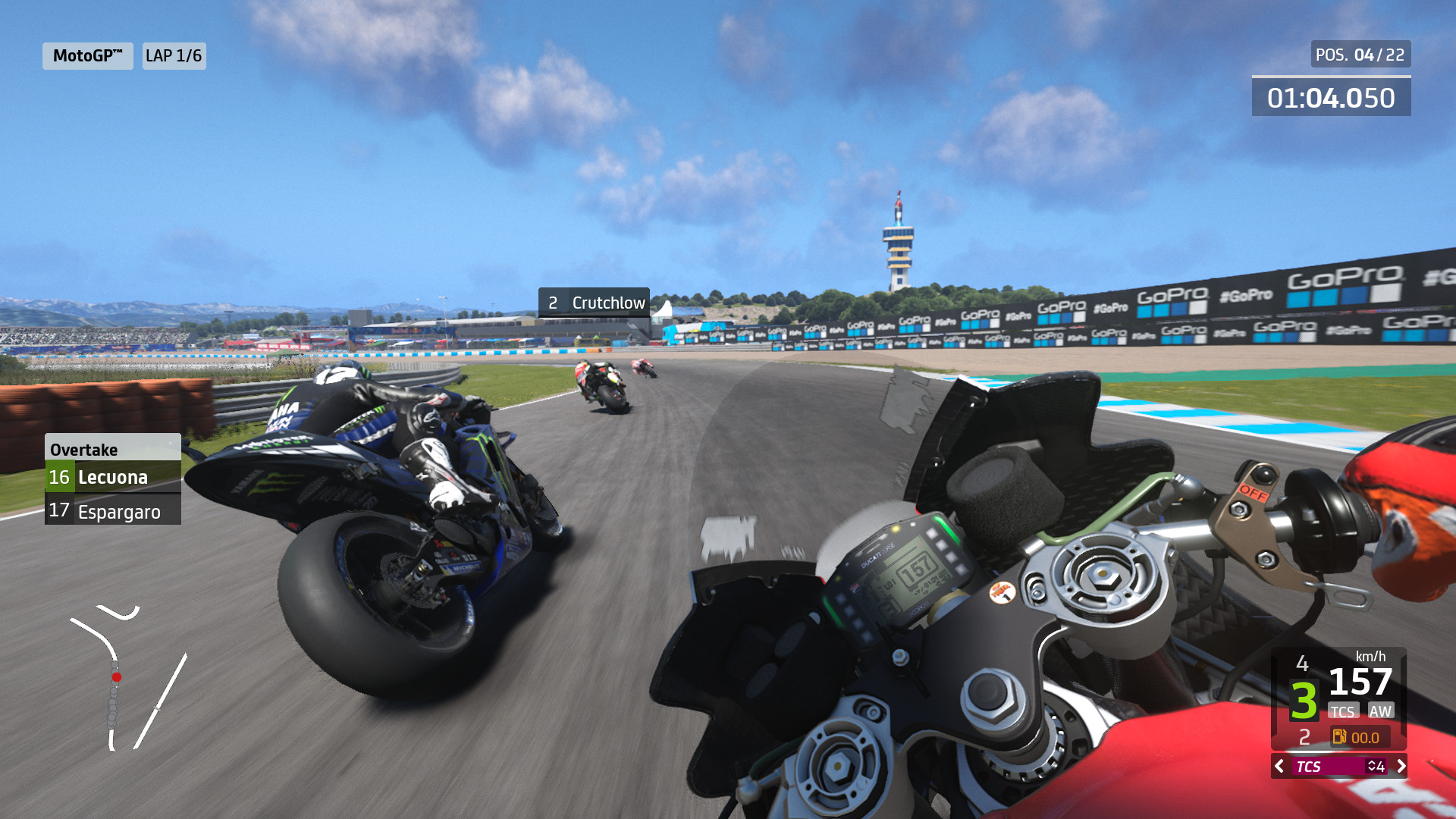Toggle the downshift gear indicator 2
Image resolution: width=1456 pixels, height=819 pixels.
click(x=1304, y=736)
